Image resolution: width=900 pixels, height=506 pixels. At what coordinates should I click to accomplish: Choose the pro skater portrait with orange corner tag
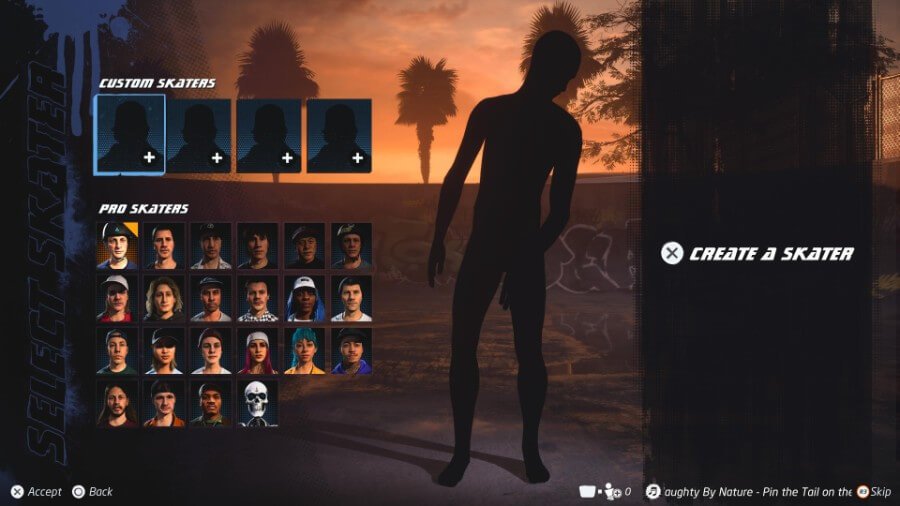point(117,246)
